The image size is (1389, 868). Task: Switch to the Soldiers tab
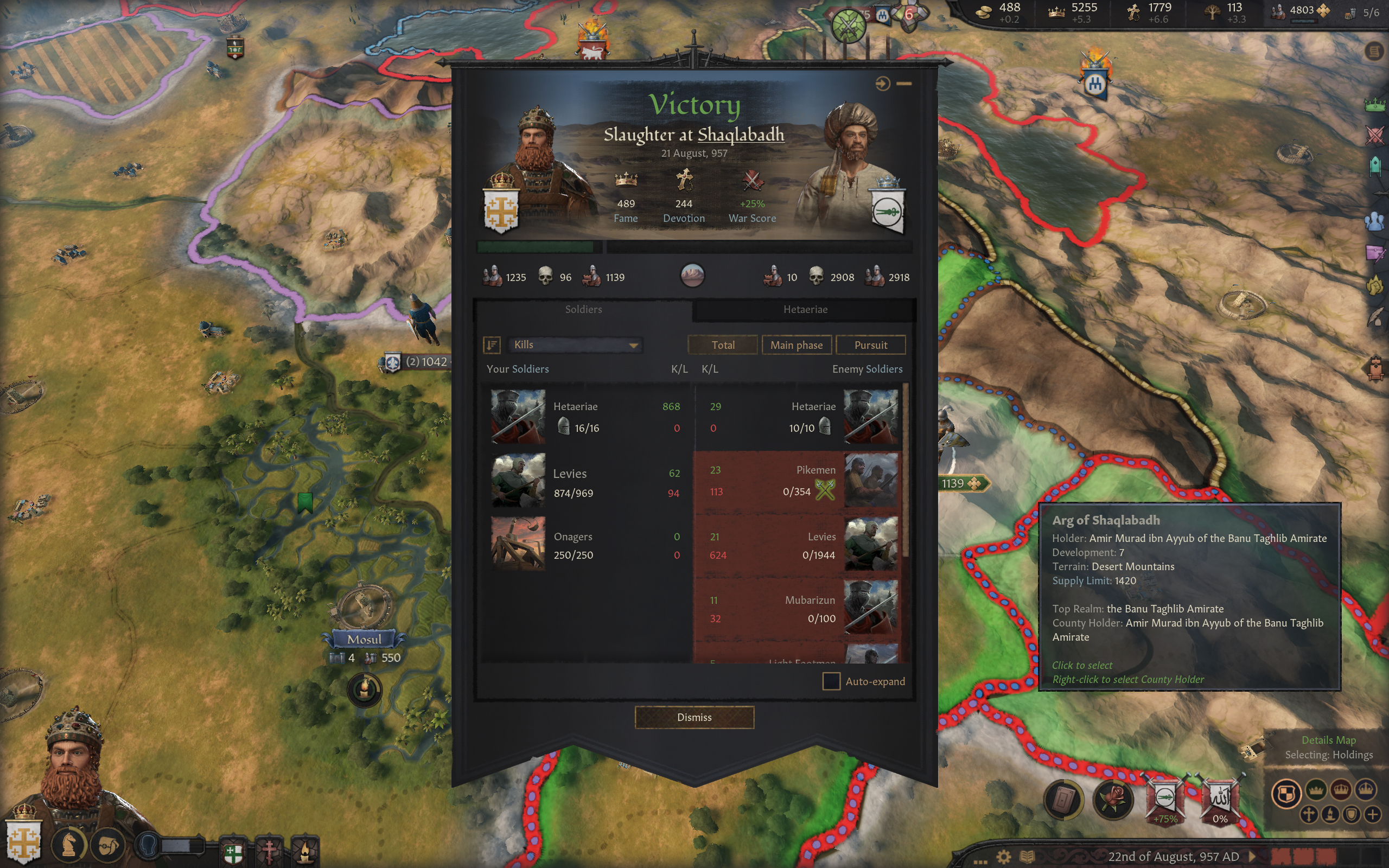[583, 309]
